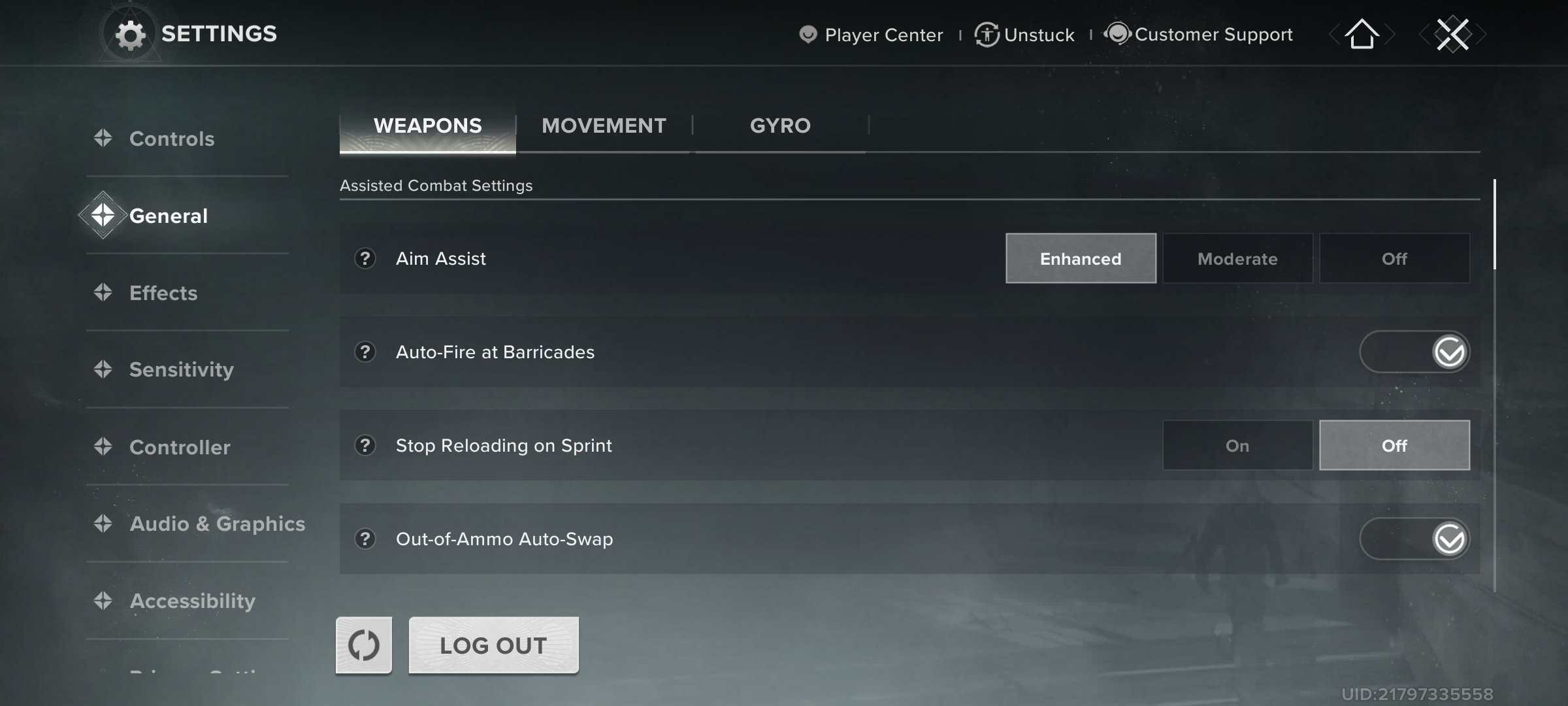This screenshot has height=706, width=1568.
Task: Turn on Stop Reloading on Sprint
Action: pyautogui.click(x=1237, y=445)
